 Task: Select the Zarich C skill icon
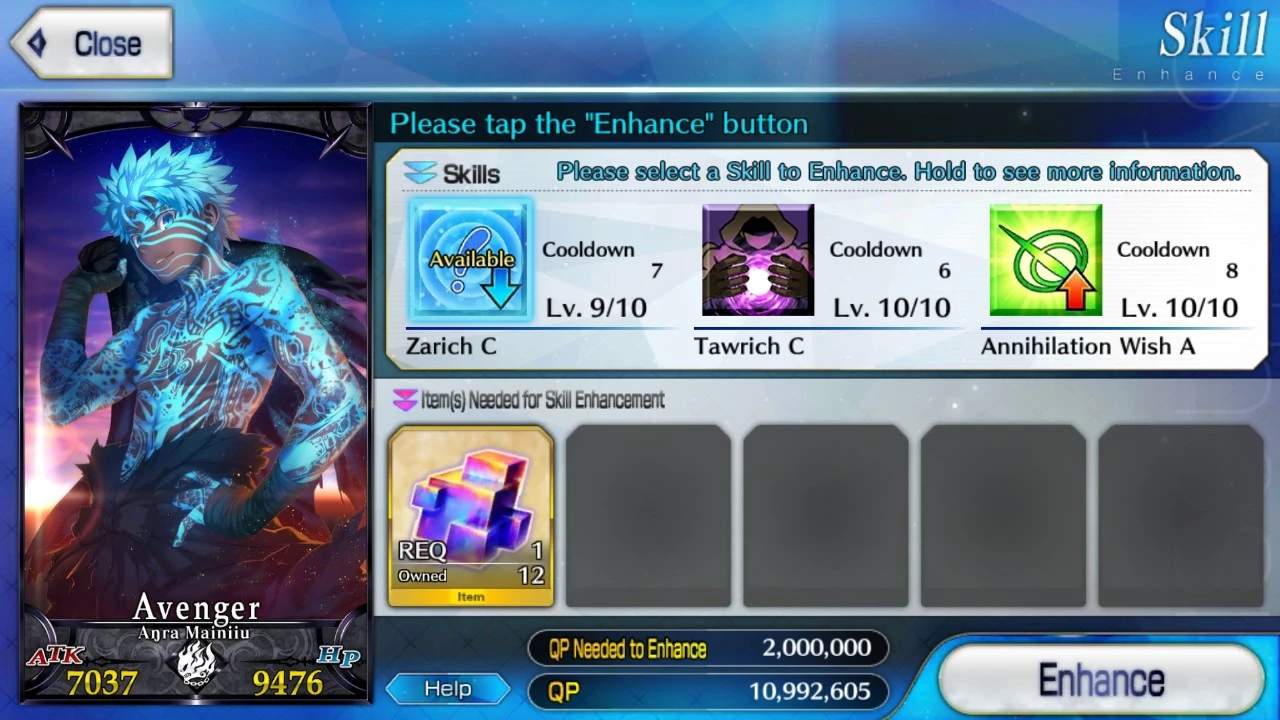(469, 259)
